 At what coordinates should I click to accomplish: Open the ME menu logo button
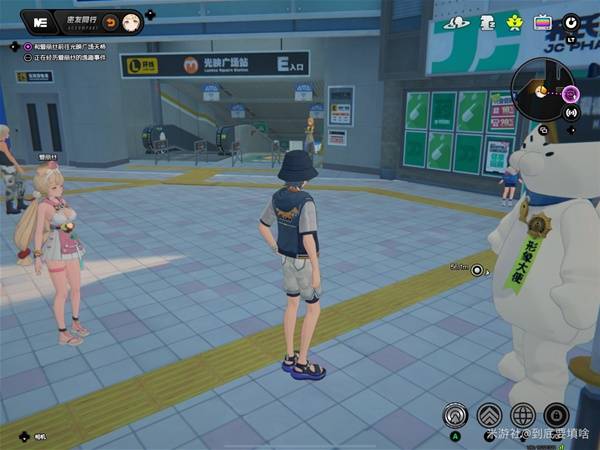pos(41,21)
